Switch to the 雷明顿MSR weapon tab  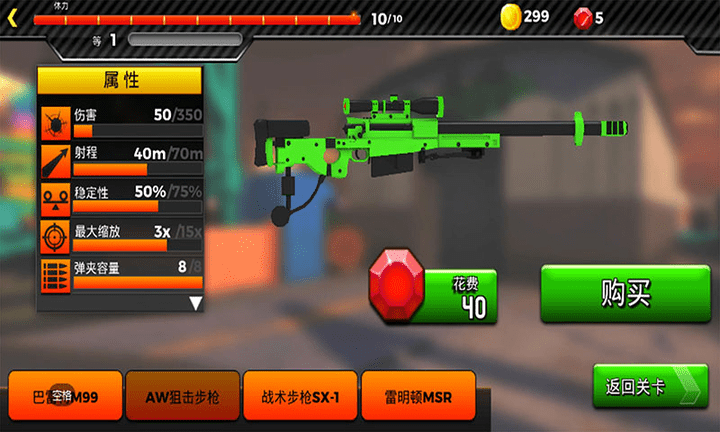(417, 397)
